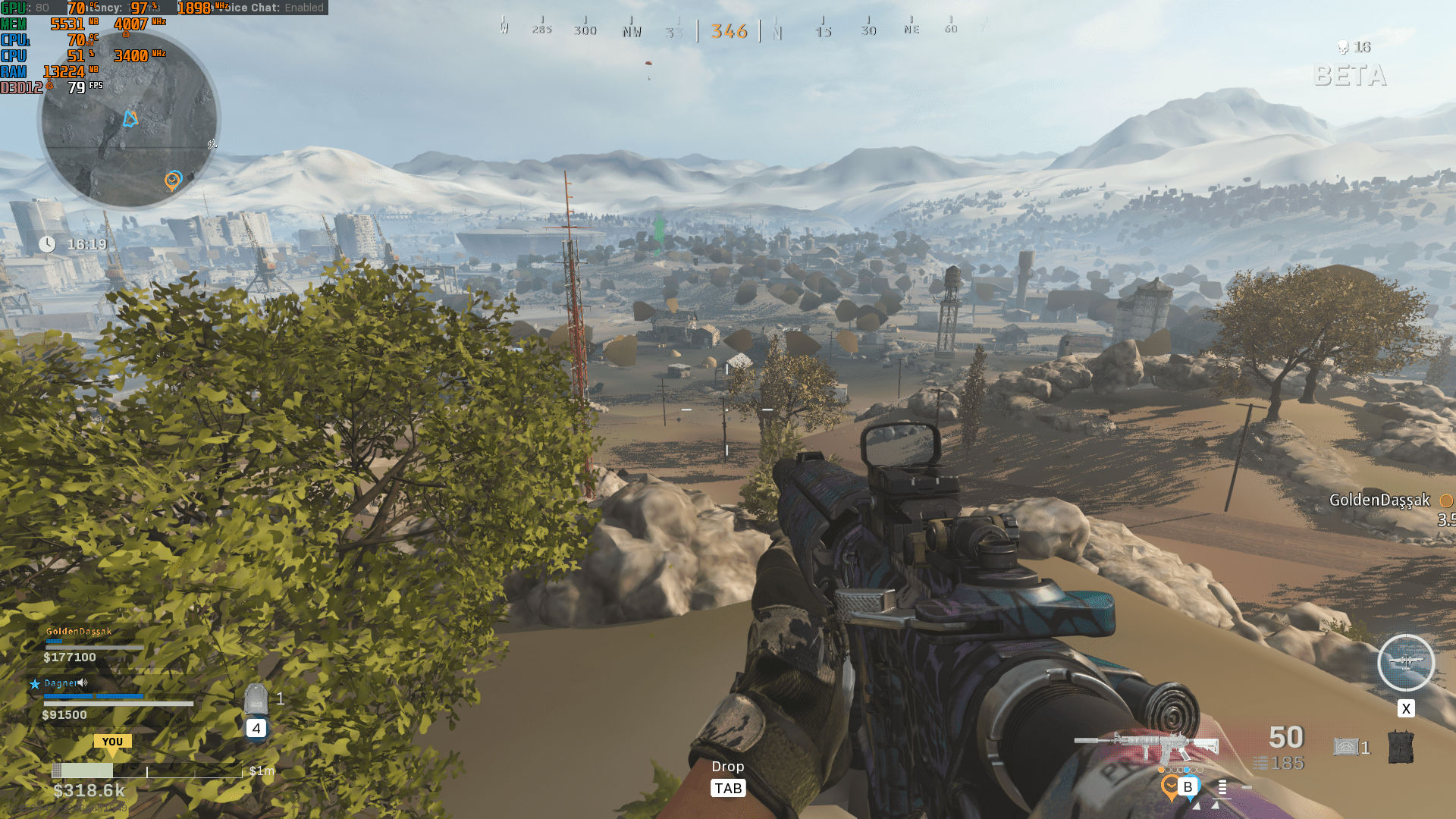This screenshot has height=819, width=1456.
Task: Use the armor plate icon
Action: (x=256, y=698)
